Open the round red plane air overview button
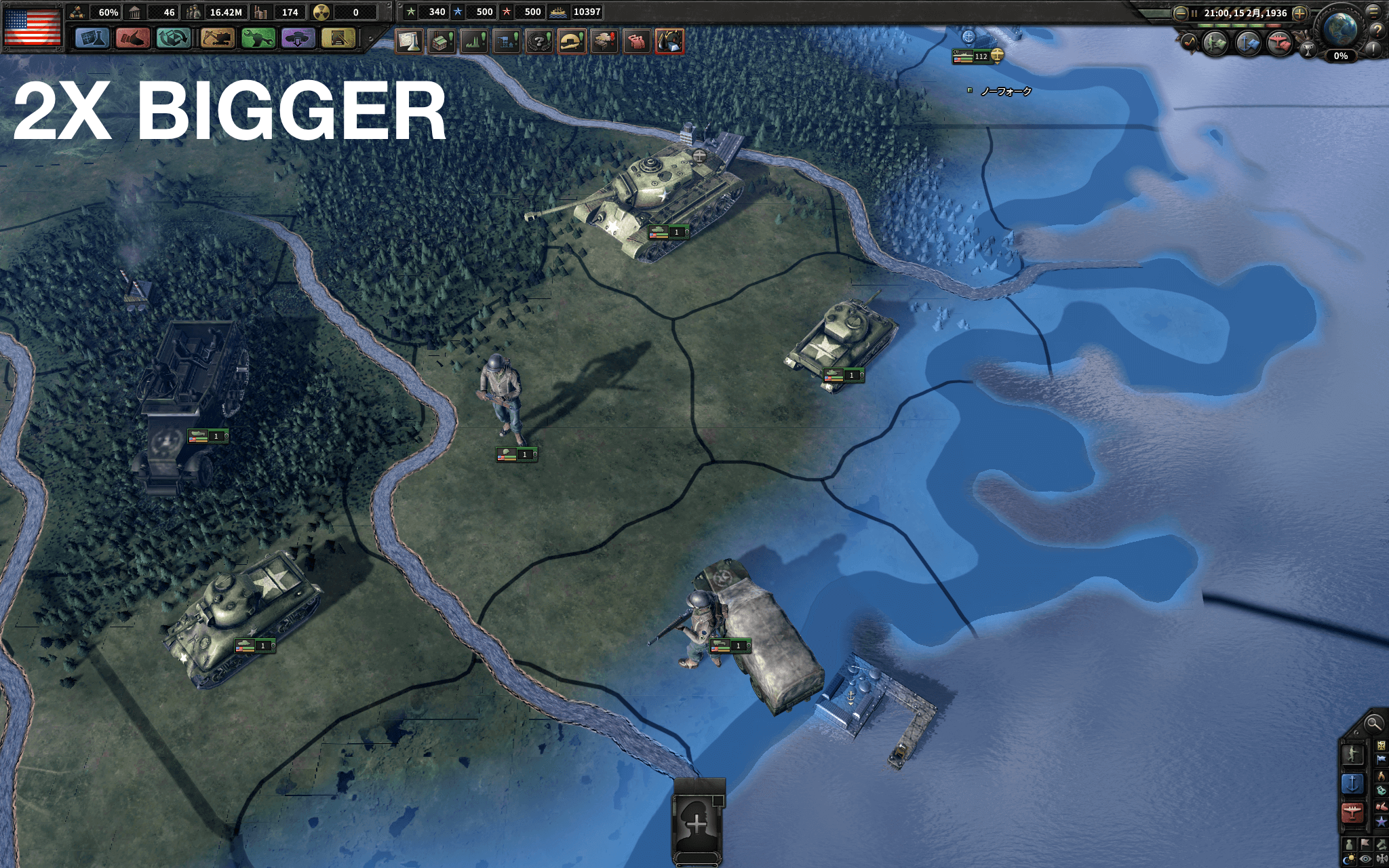The image size is (1389, 868). (1279, 43)
